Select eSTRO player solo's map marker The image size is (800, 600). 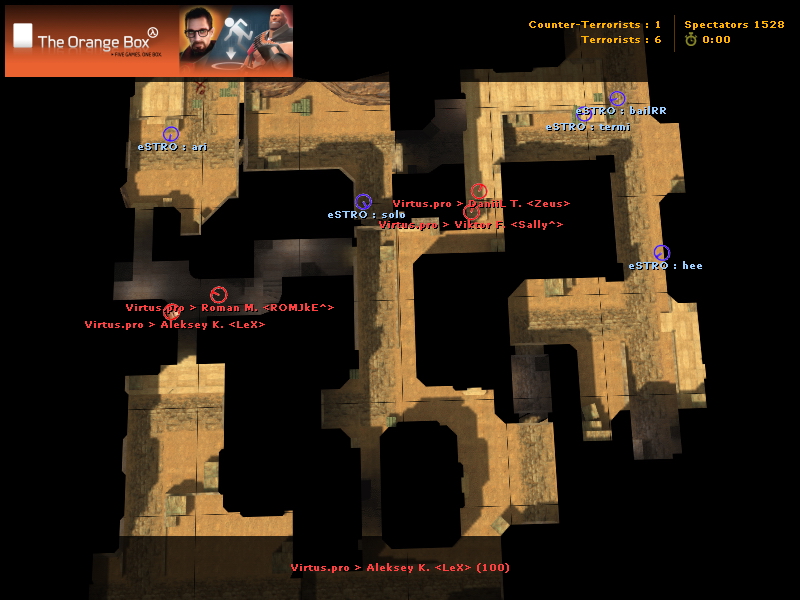coord(363,202)
